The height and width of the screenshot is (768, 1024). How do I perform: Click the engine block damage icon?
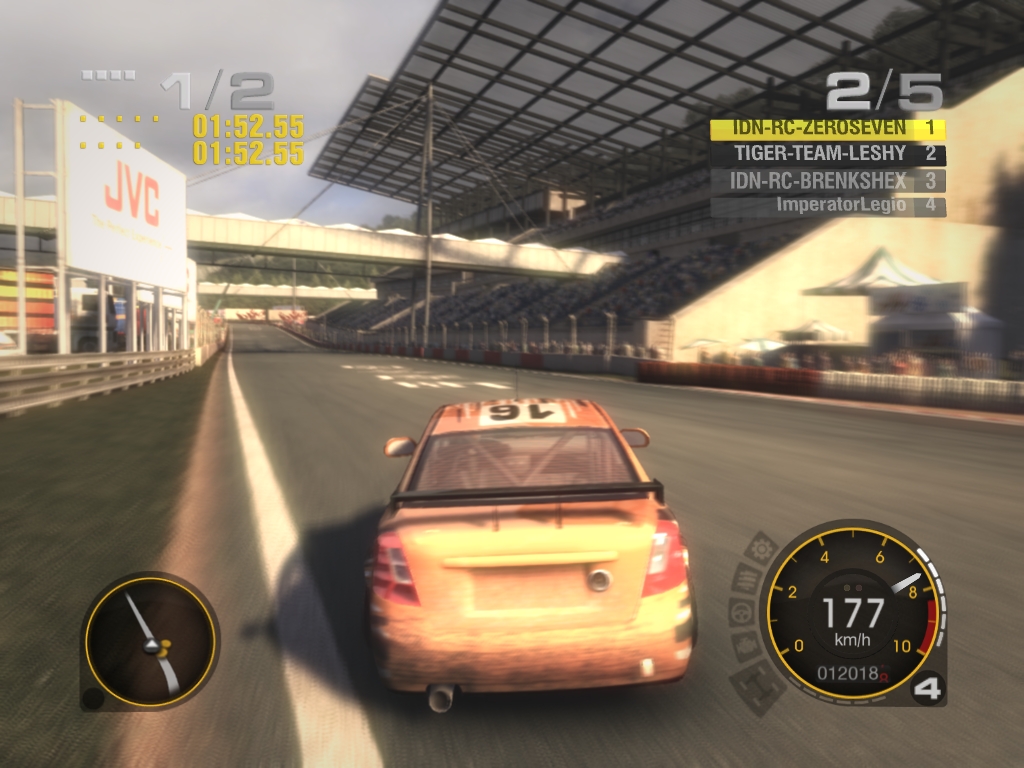tap(745, 647)
